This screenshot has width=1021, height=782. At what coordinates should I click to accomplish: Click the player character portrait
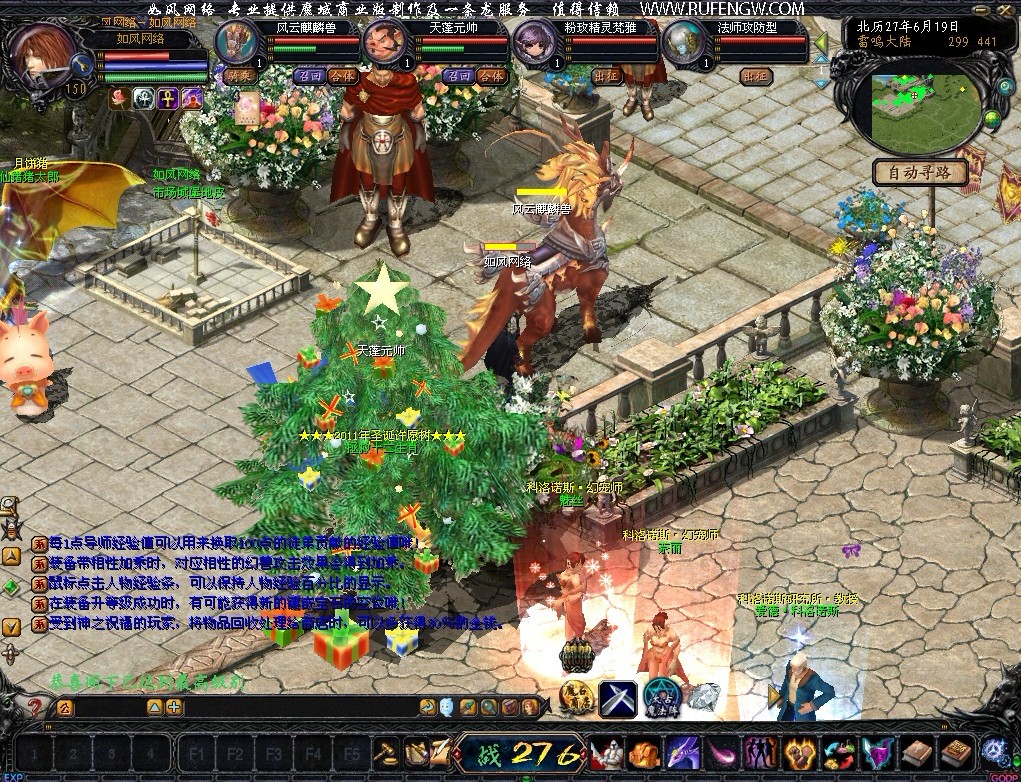pyautogui.click(x=47, y=59)
